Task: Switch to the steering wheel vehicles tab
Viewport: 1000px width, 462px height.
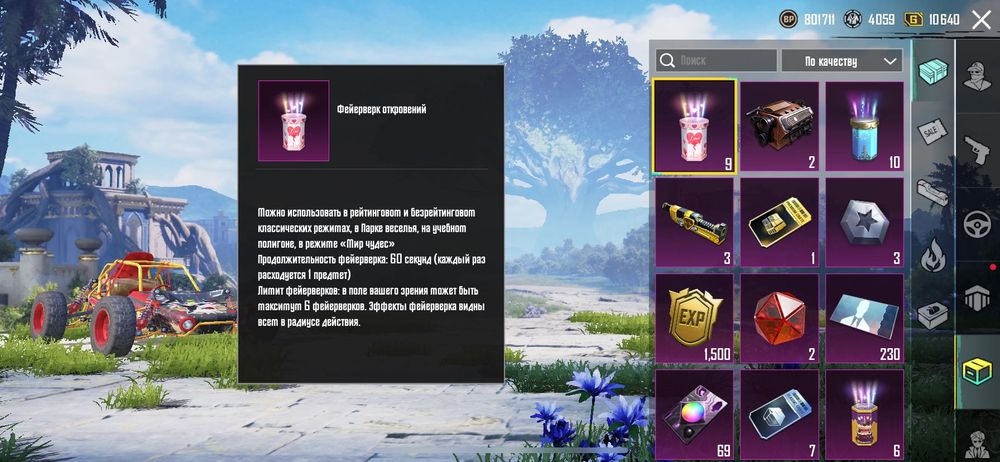Action: [977, 224]
